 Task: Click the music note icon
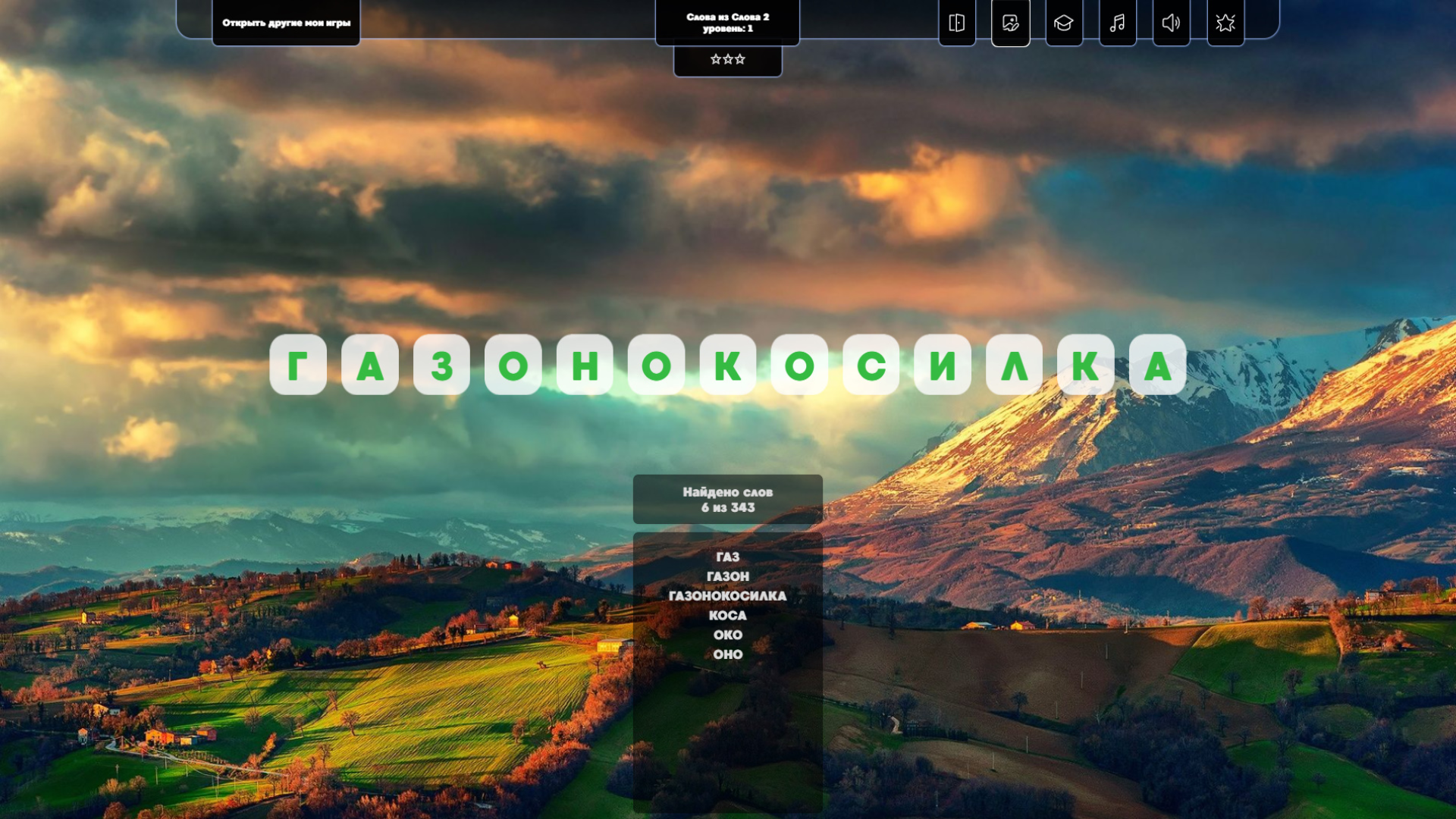1117,23
